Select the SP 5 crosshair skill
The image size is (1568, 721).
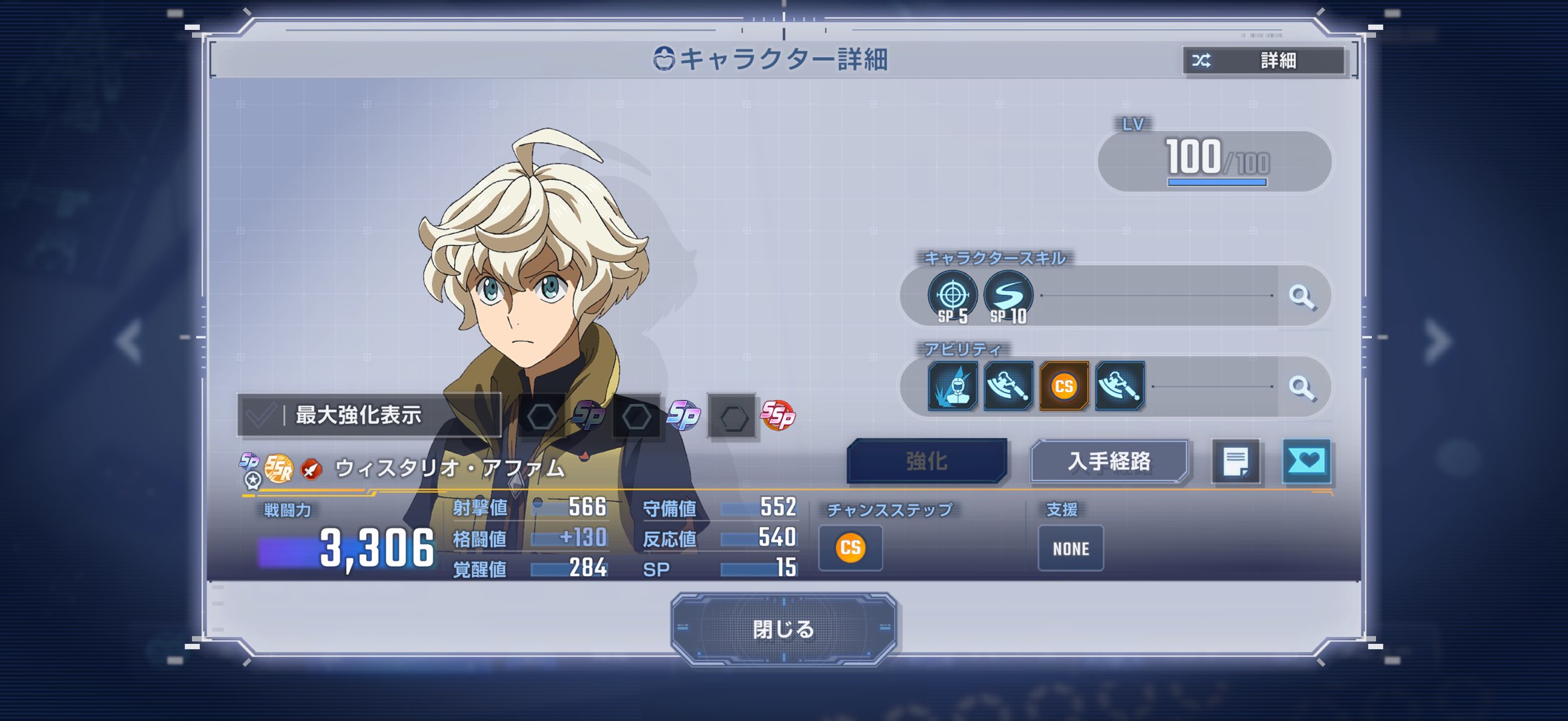tap(953, 296)
